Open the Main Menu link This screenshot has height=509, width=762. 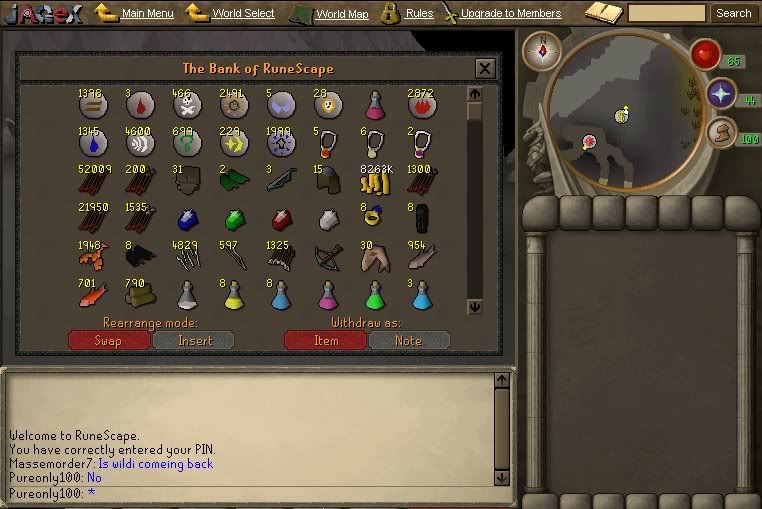tap(147, 14)
